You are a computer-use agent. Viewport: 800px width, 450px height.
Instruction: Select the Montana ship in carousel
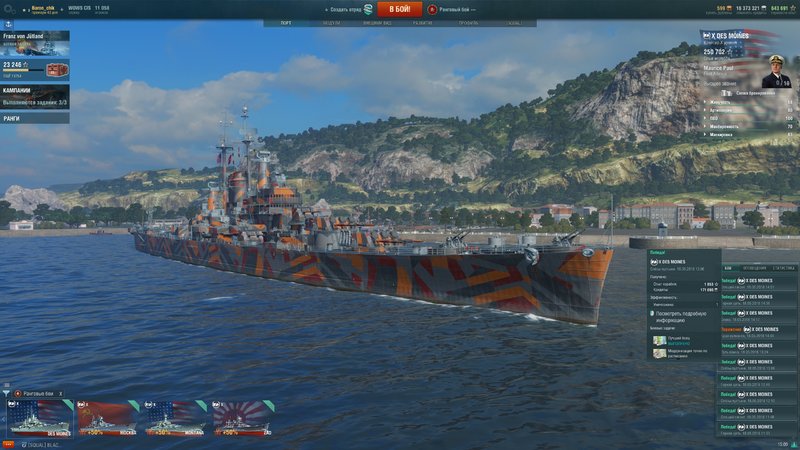pyautogui.click(x=176, y=420)
